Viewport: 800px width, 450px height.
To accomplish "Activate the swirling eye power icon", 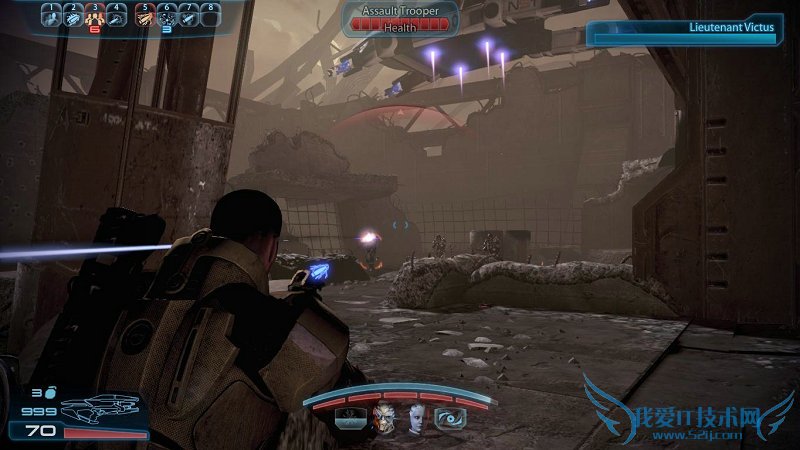I will tap(446, 419).
